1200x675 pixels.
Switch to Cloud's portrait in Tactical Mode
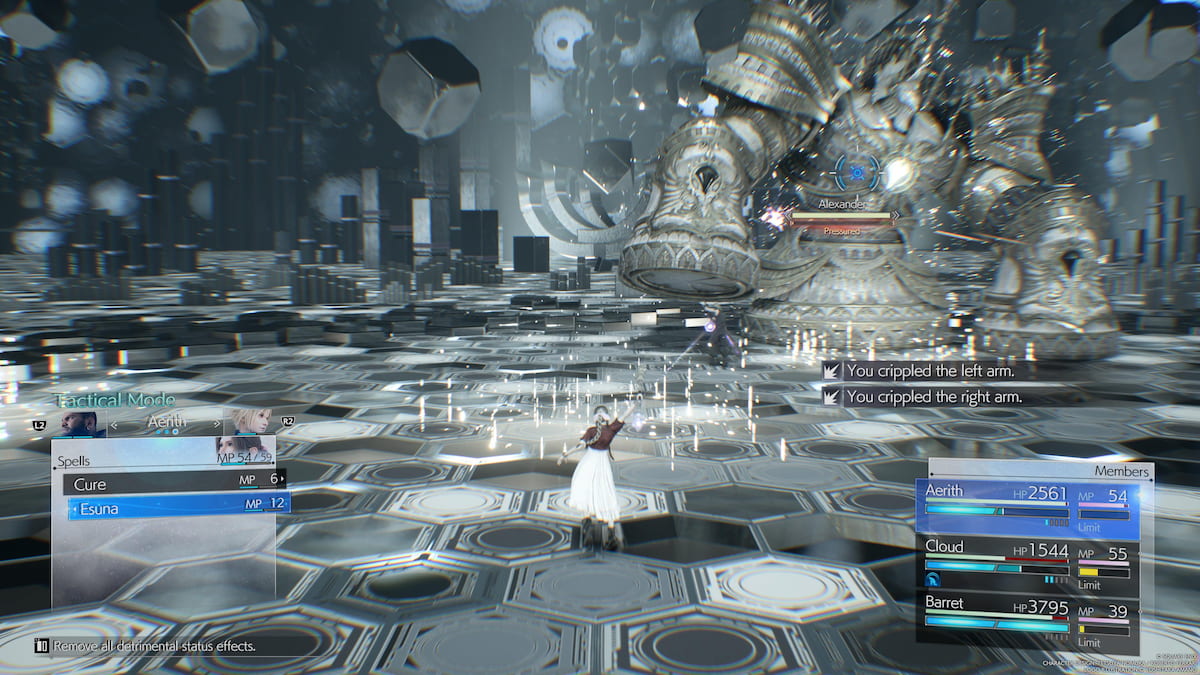pos(247,423)
